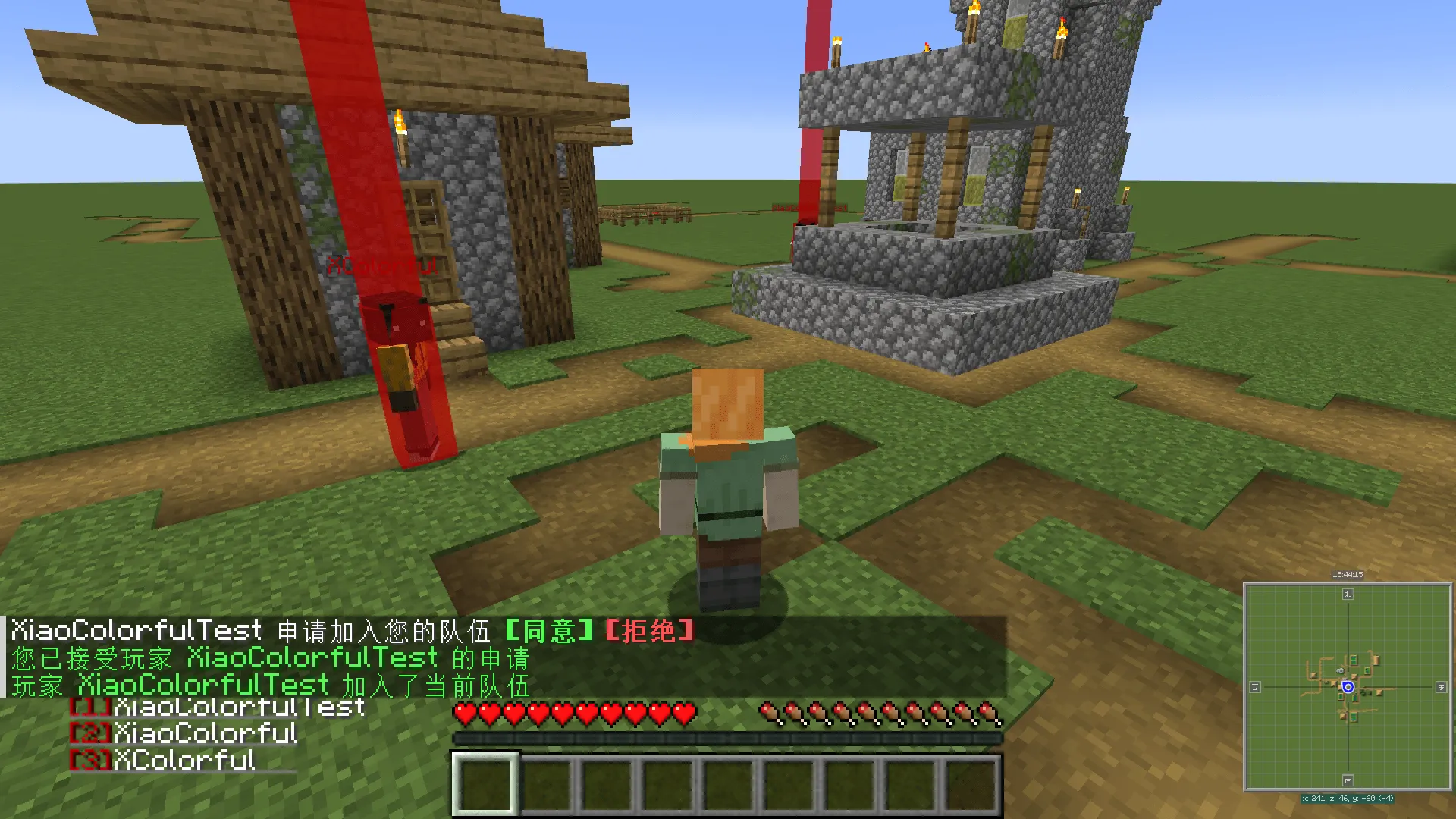
Task: Click the coordinates text below the minimap
Action: coord(1348,798)
